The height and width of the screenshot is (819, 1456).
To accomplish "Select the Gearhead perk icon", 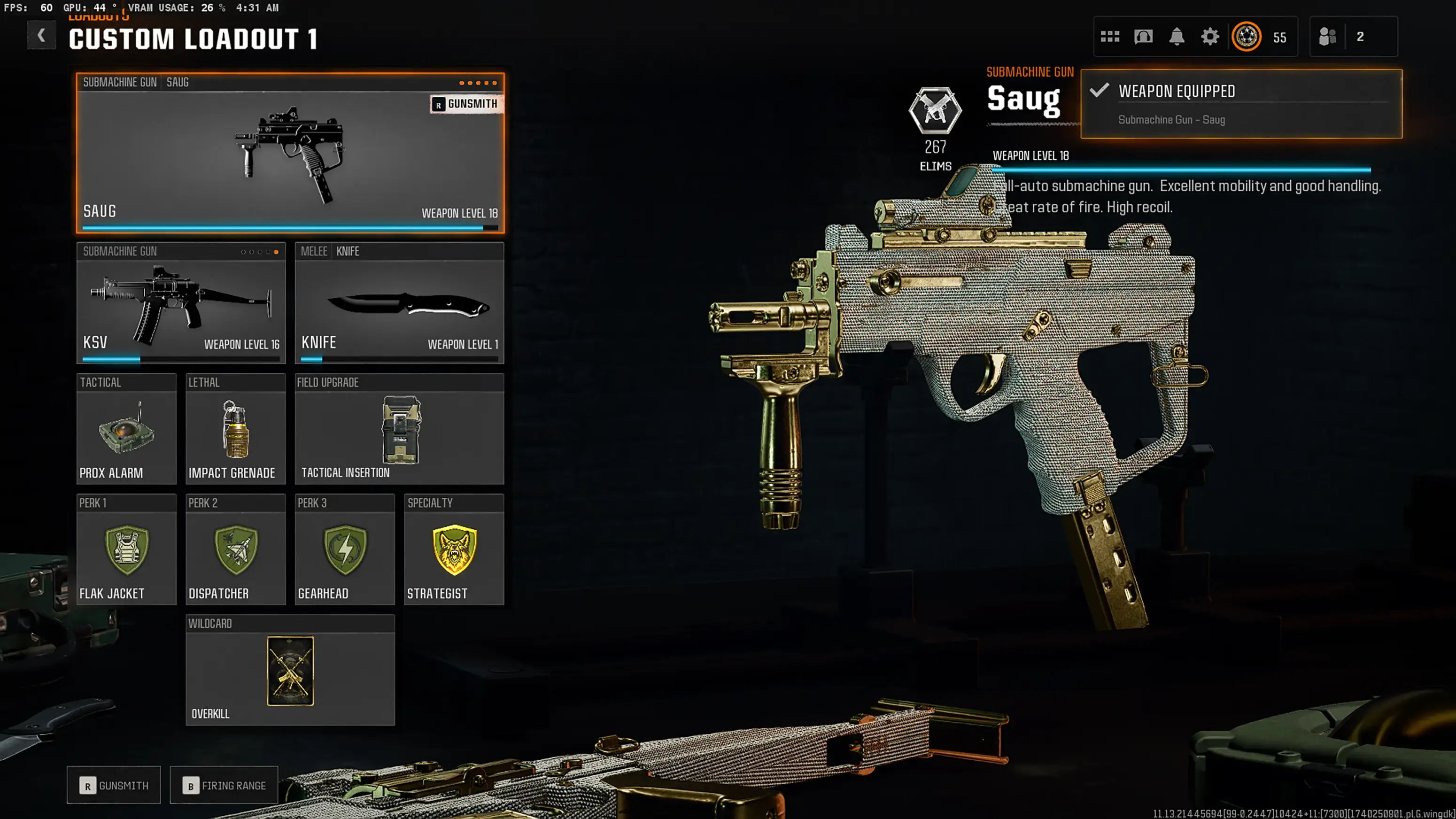I will (344, 553).
